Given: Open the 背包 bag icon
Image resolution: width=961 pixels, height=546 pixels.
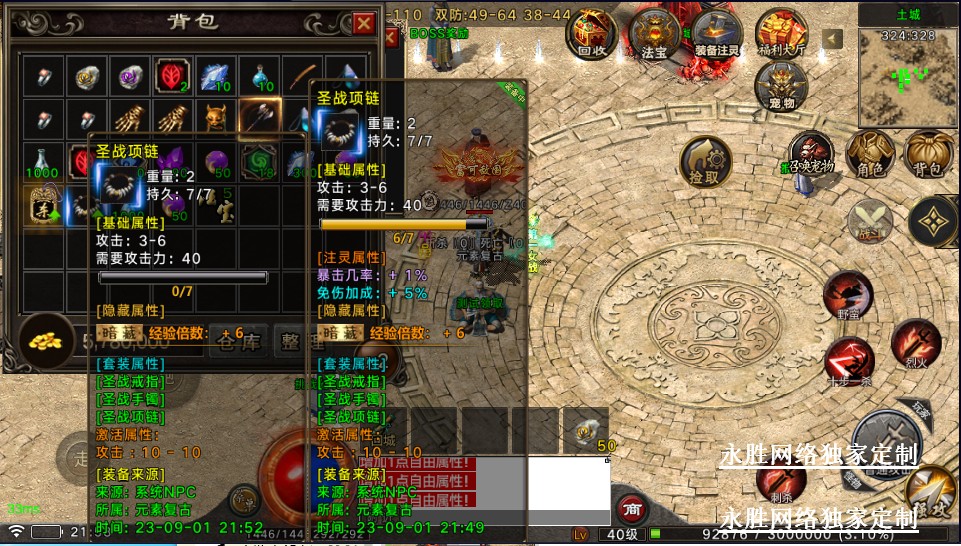Looking at the screenshot, I should point(927,155).
